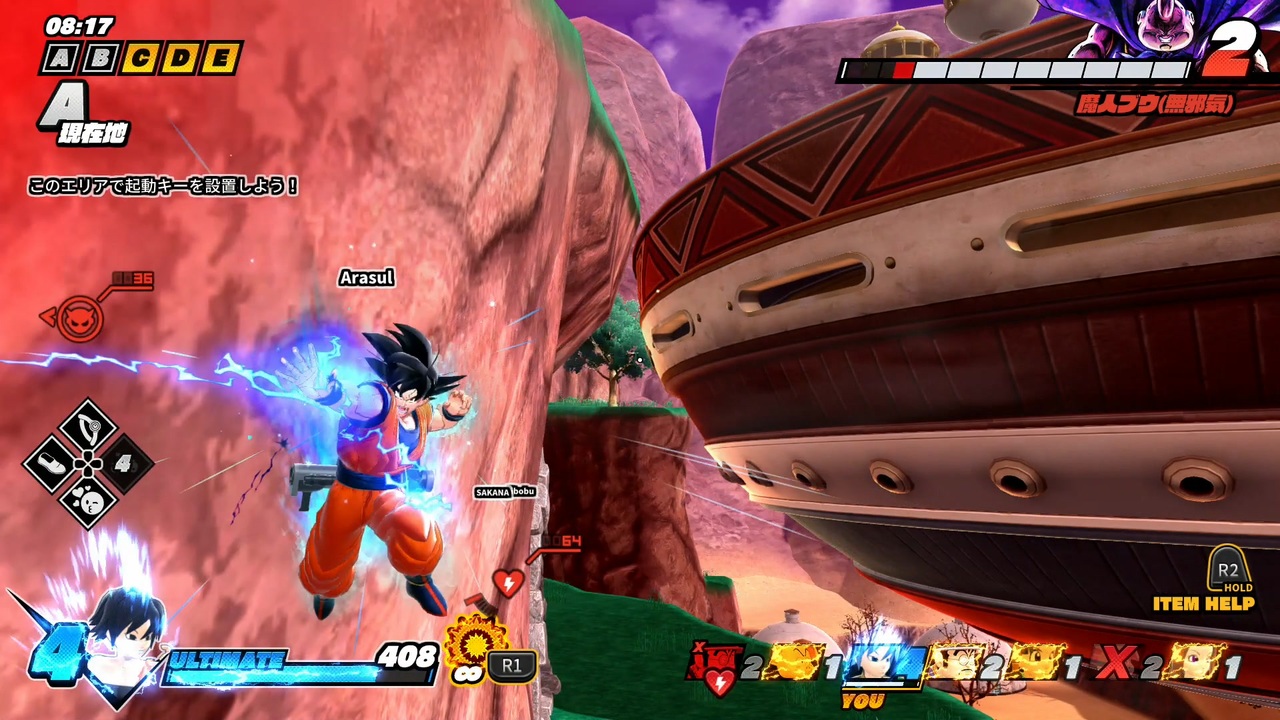Viewport: 1280px width, 720px height.
Task: Select area D in the area key tracker
Action: (180, 59)
